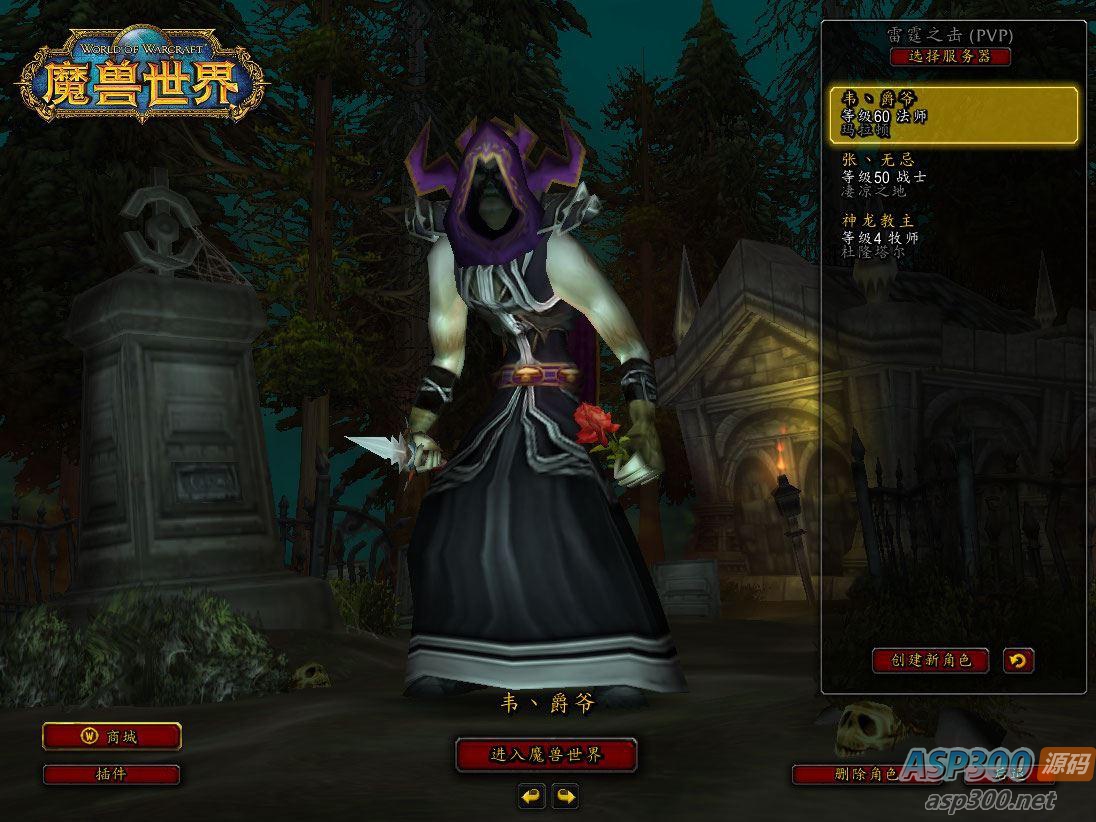This screenshot has height=822, width=1096.
Task: Click the 选择服务器 (select server) button
Action: (x=950, y=57)
